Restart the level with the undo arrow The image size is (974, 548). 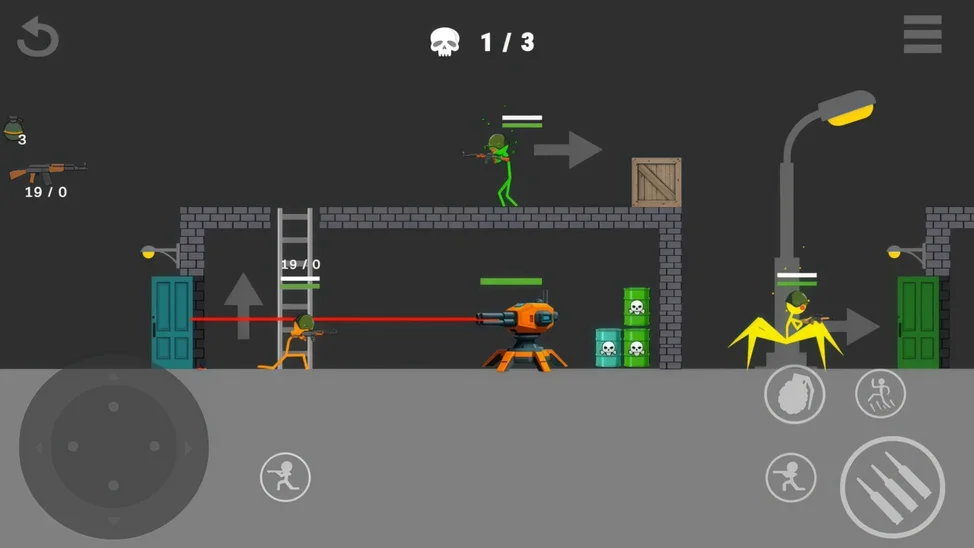pyautogui.click(x=38, y=37)
